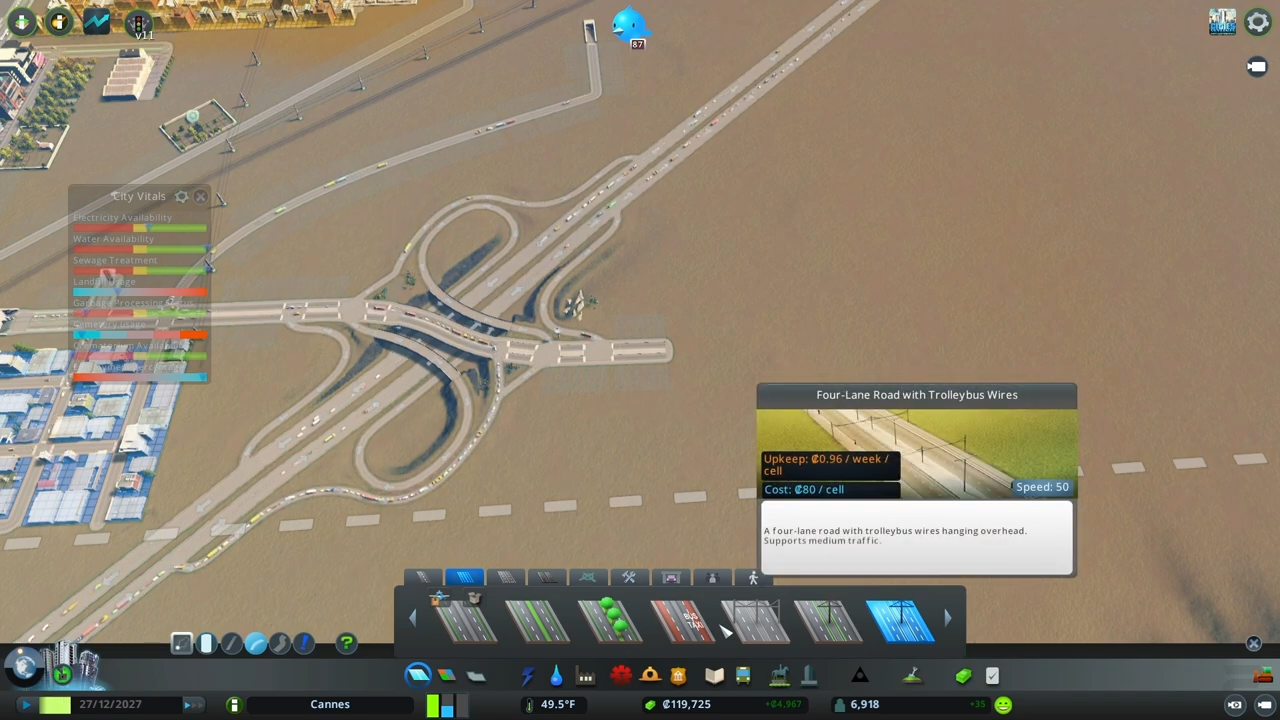Image resolution: width=1280 pixels, height=720 pixels.
Task: Open the Policies panel checkmark icon
Action: 991,676
